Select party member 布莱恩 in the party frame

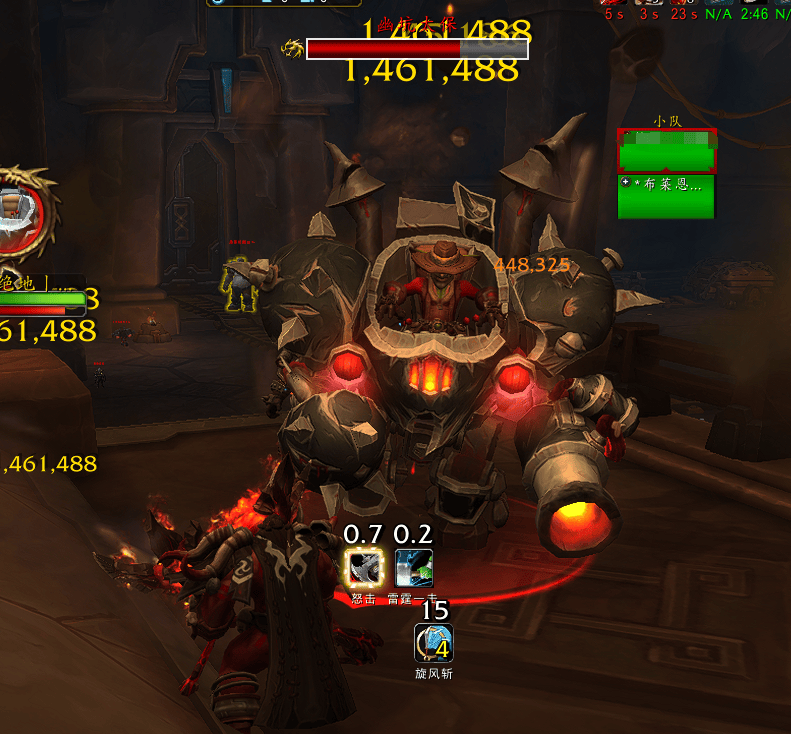[667, 197]
